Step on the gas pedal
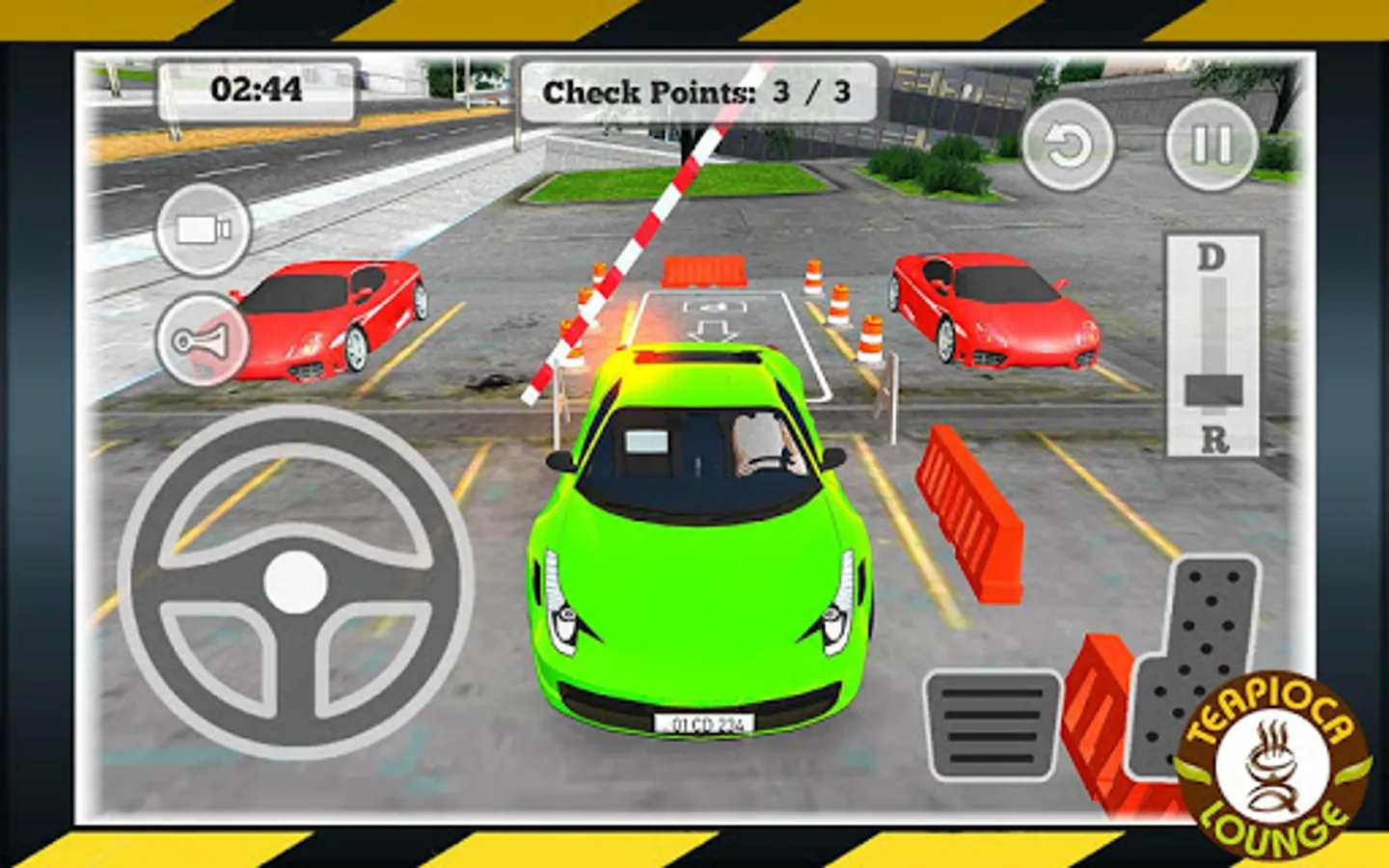Image resolution: width=1389 pixels, height=868 pixels. (x=1194, y=656)
